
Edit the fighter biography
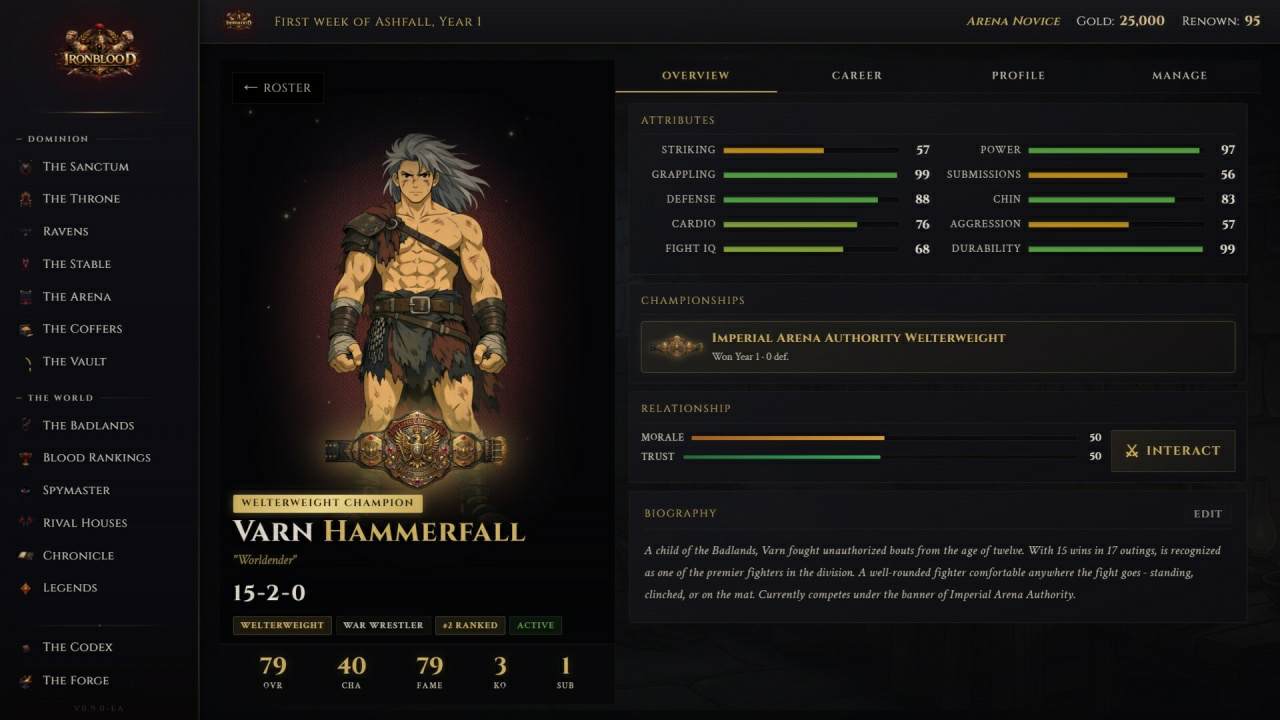pos(1207,514)
